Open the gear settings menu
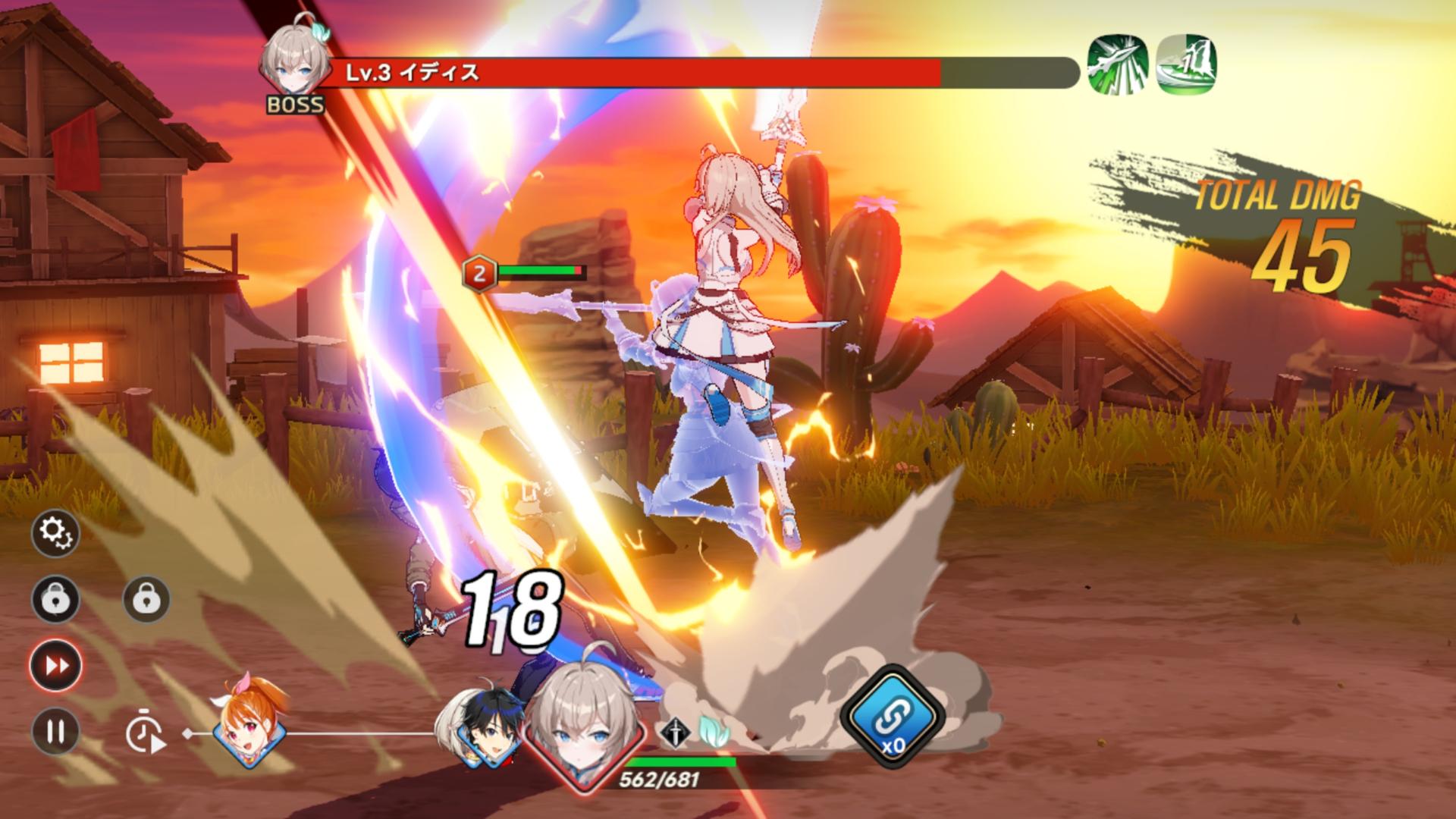1456x819 pixels. tap(55, 534)
